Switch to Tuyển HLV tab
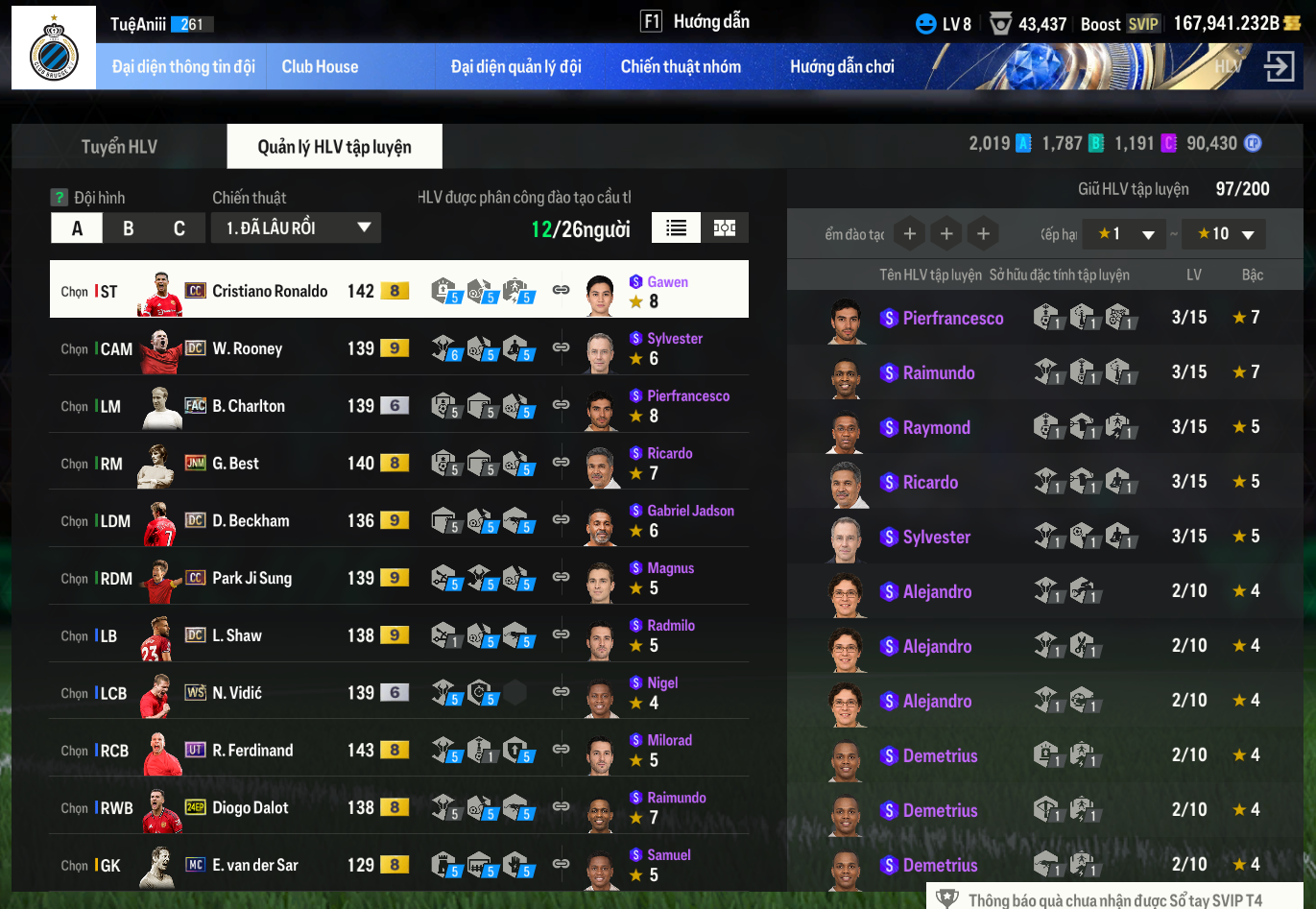Image resolution: width=1316 pixels, height=909 pixels. pyautogui.click(x=119, y=147)
